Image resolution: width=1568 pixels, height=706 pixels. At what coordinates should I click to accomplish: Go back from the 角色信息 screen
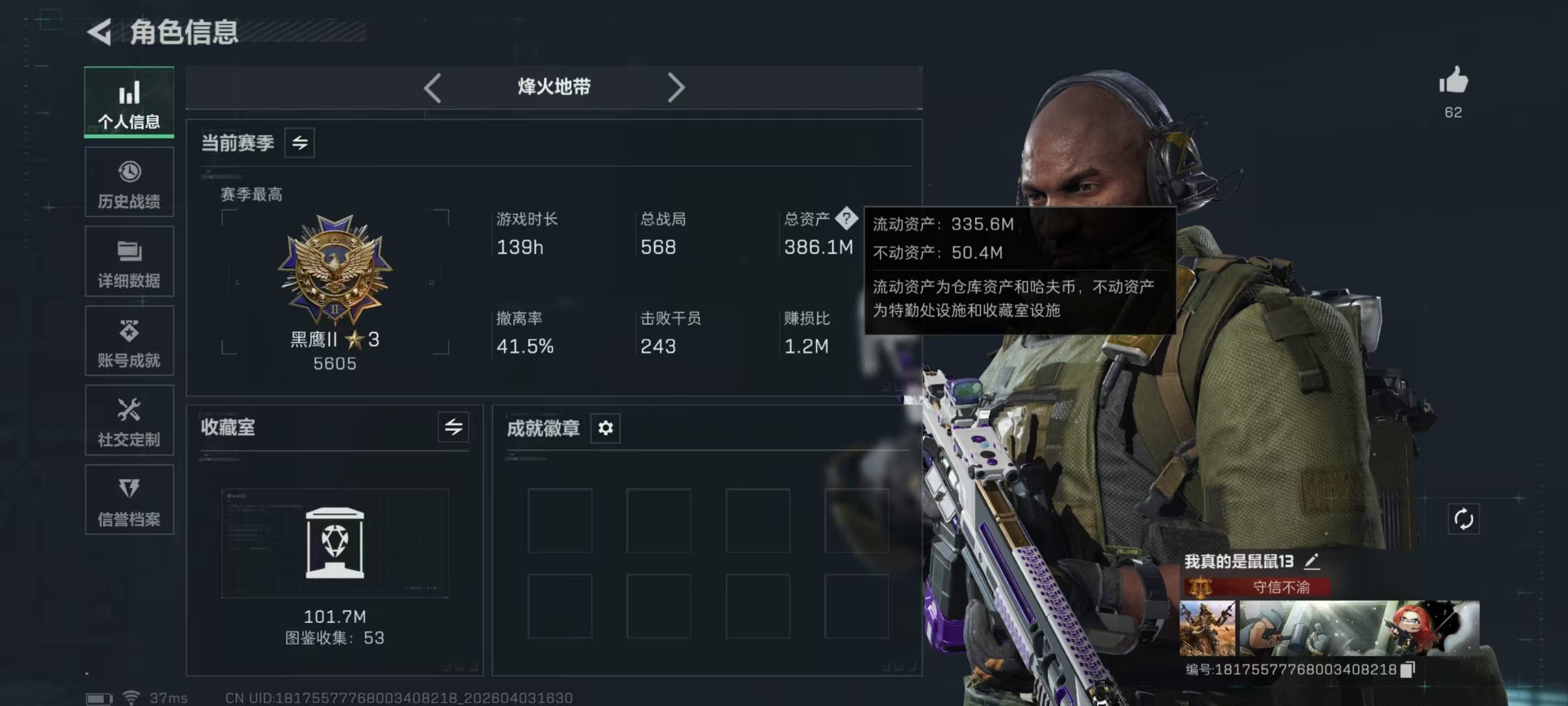click(x=100, y=31)
